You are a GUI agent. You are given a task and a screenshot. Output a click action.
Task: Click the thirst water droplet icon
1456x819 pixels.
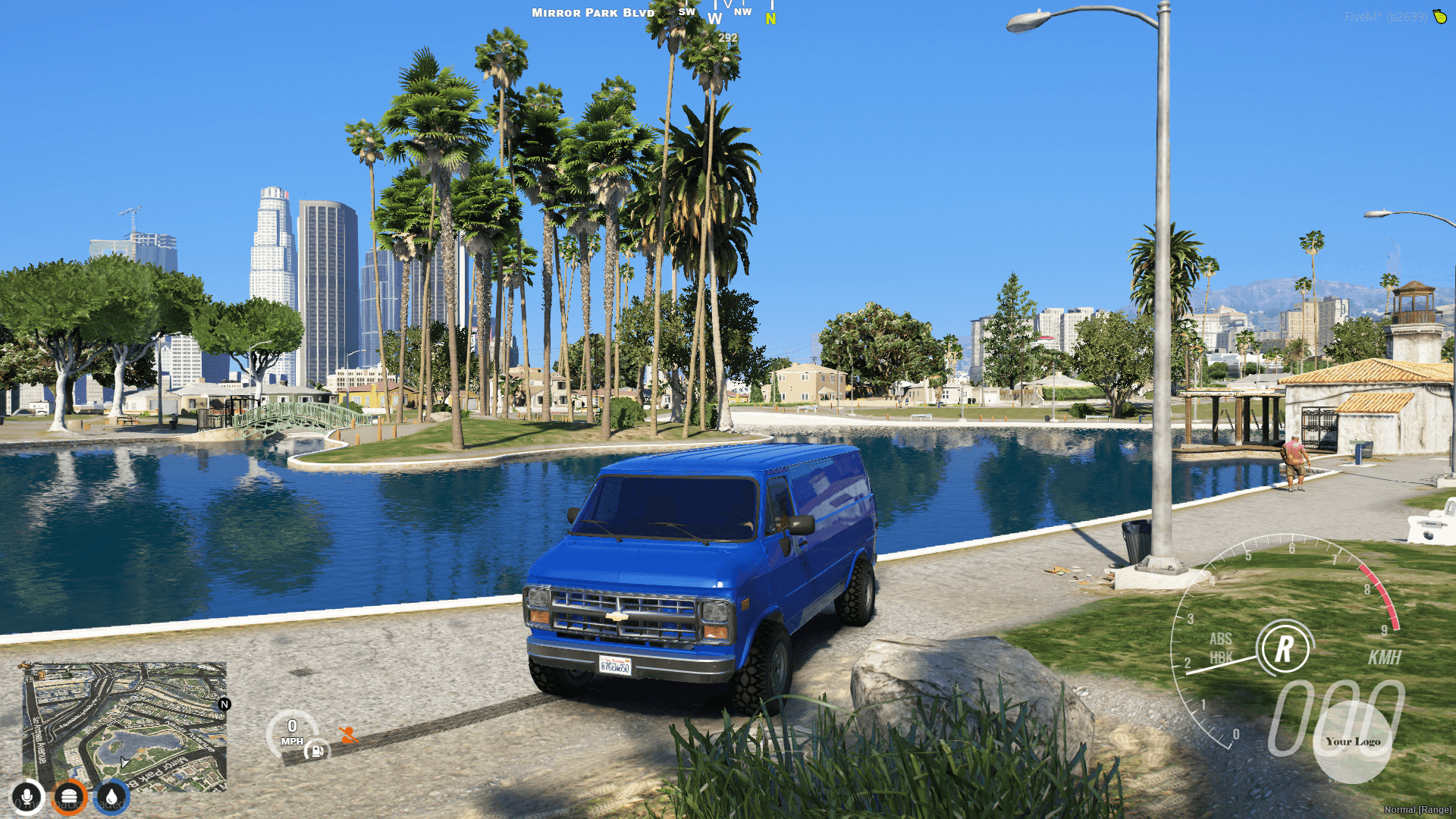(110, 795)
